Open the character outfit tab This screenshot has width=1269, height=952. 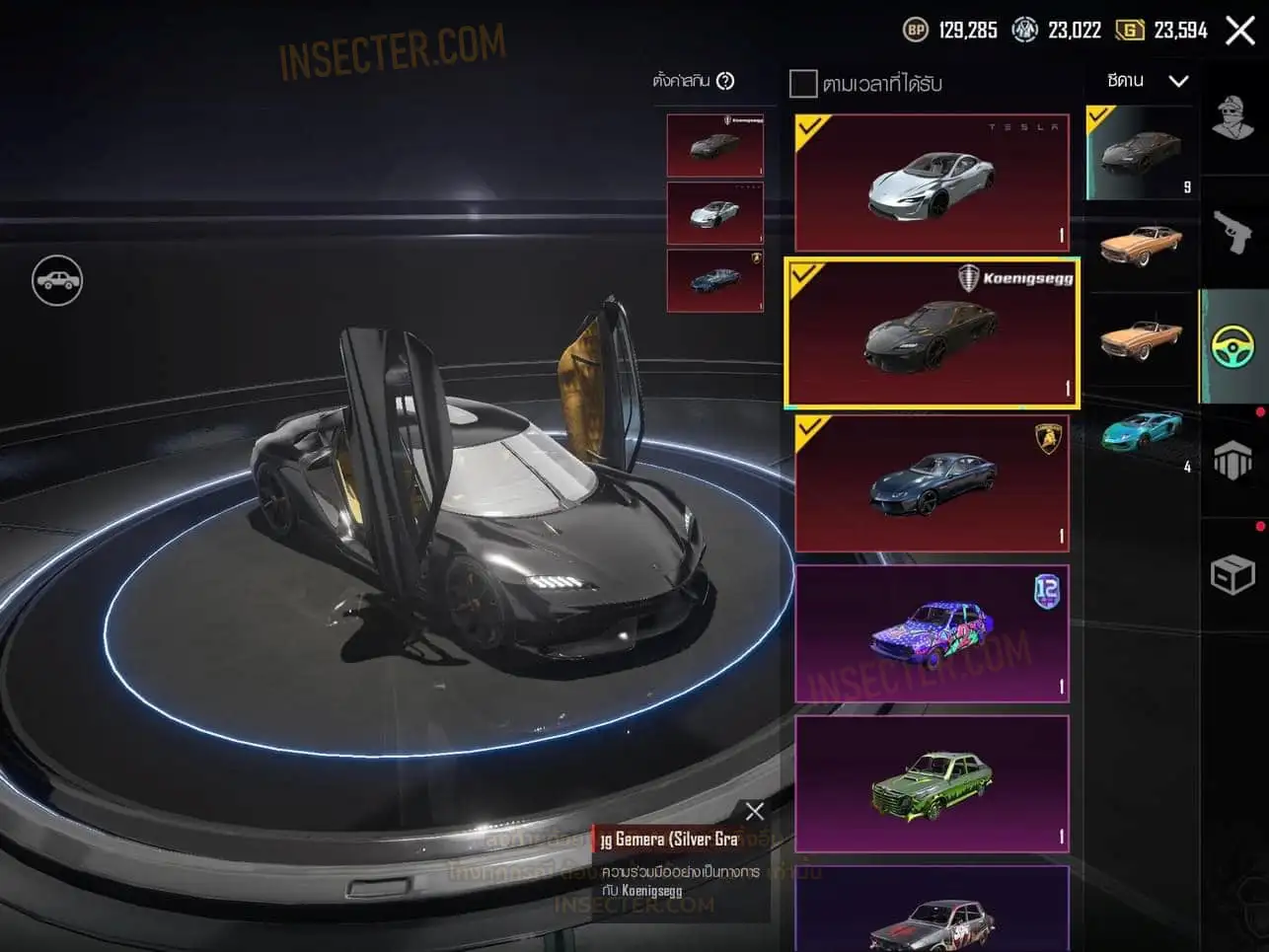pos(1232,120)
